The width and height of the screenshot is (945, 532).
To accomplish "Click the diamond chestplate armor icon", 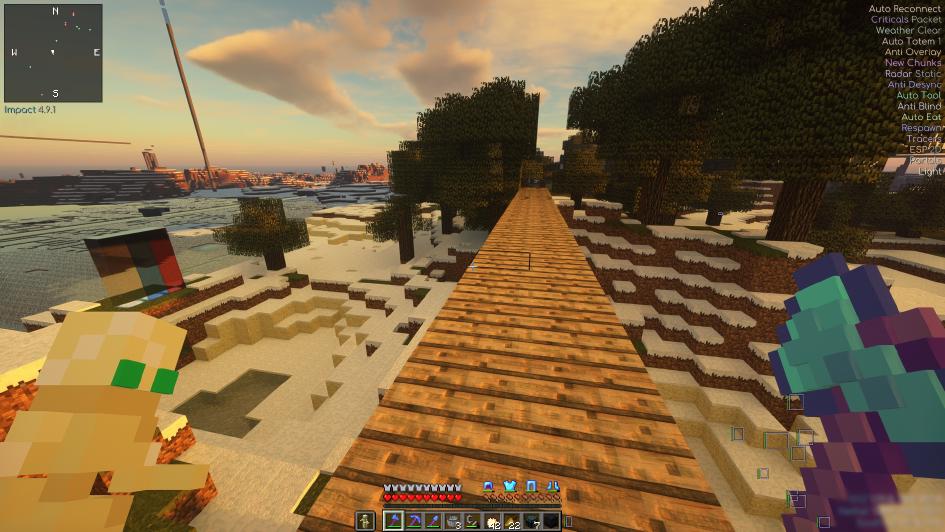I will 510,486.
